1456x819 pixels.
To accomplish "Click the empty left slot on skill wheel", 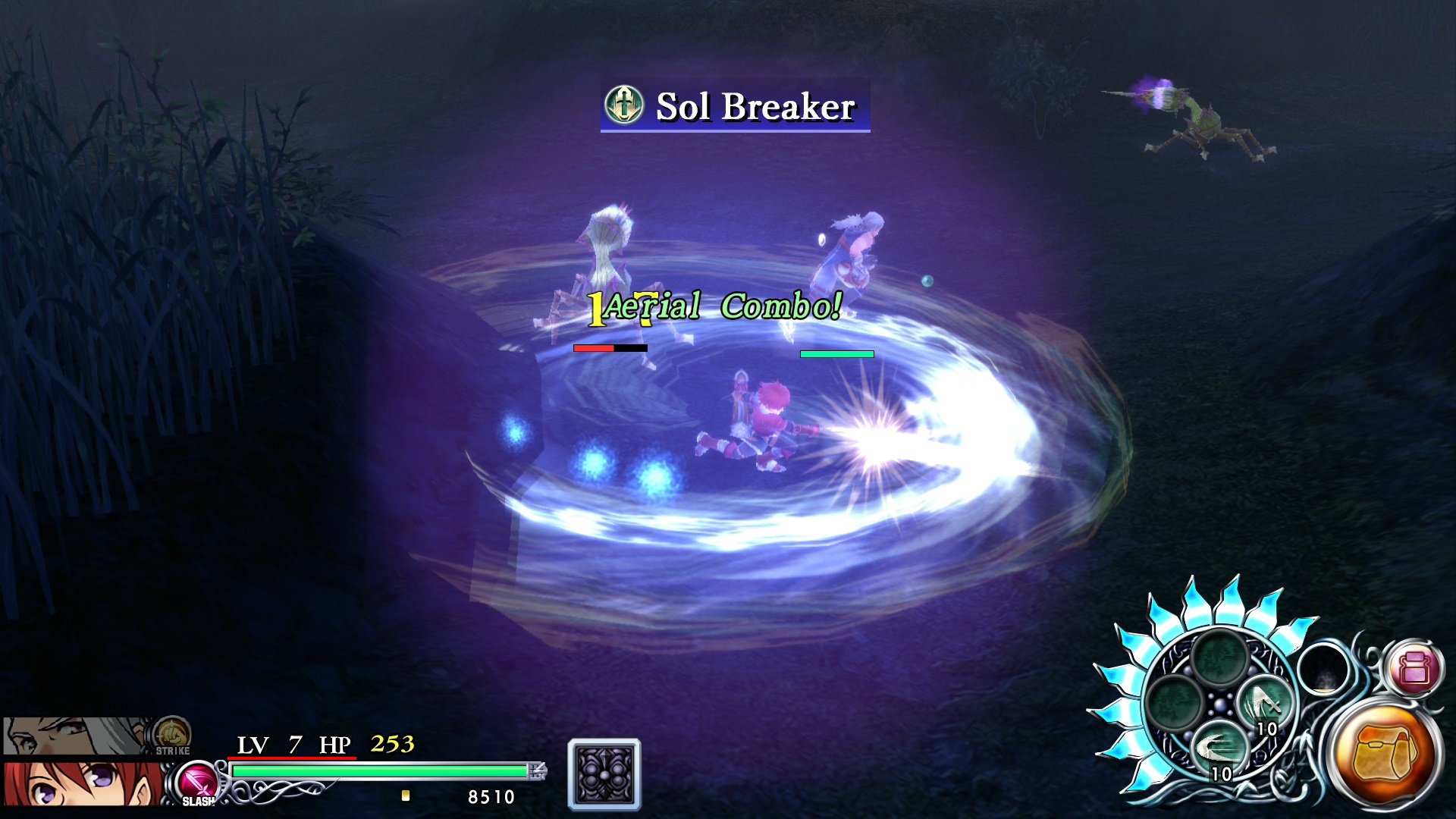I will point(1175,699).
